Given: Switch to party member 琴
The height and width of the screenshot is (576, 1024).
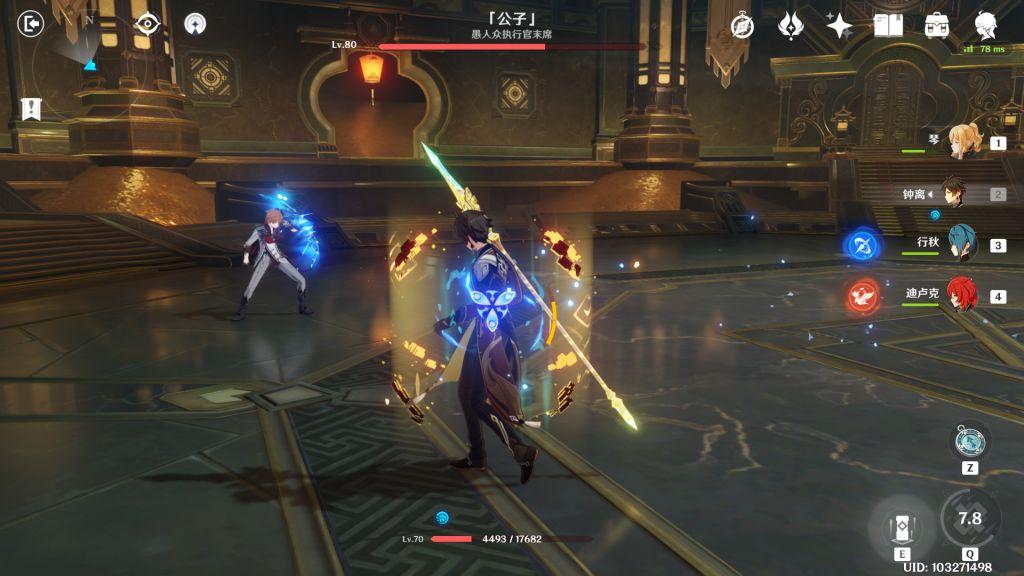Looking at the screenshot, I should click(x=965, y=143).
